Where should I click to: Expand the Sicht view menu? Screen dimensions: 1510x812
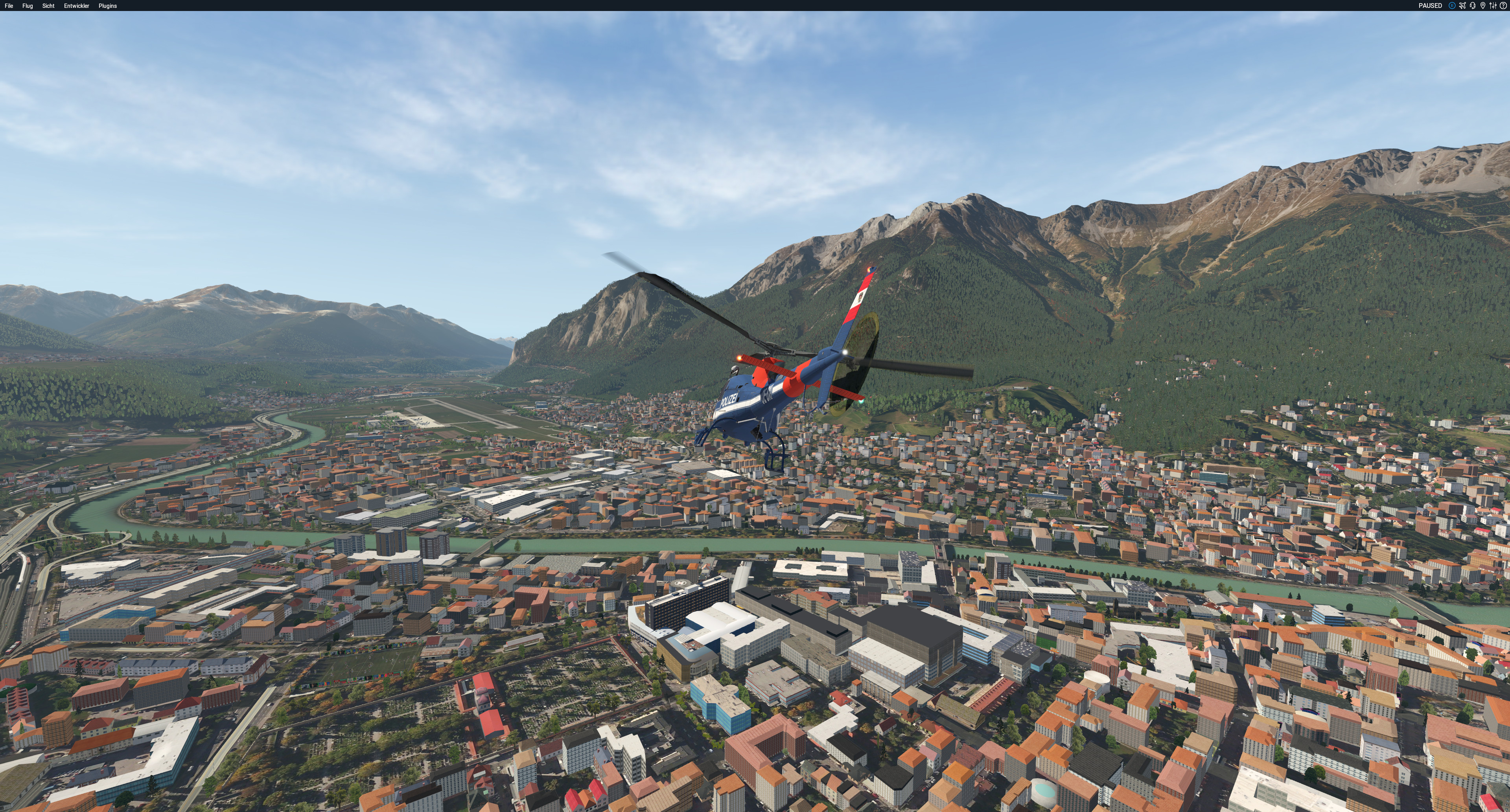[48, 6]
